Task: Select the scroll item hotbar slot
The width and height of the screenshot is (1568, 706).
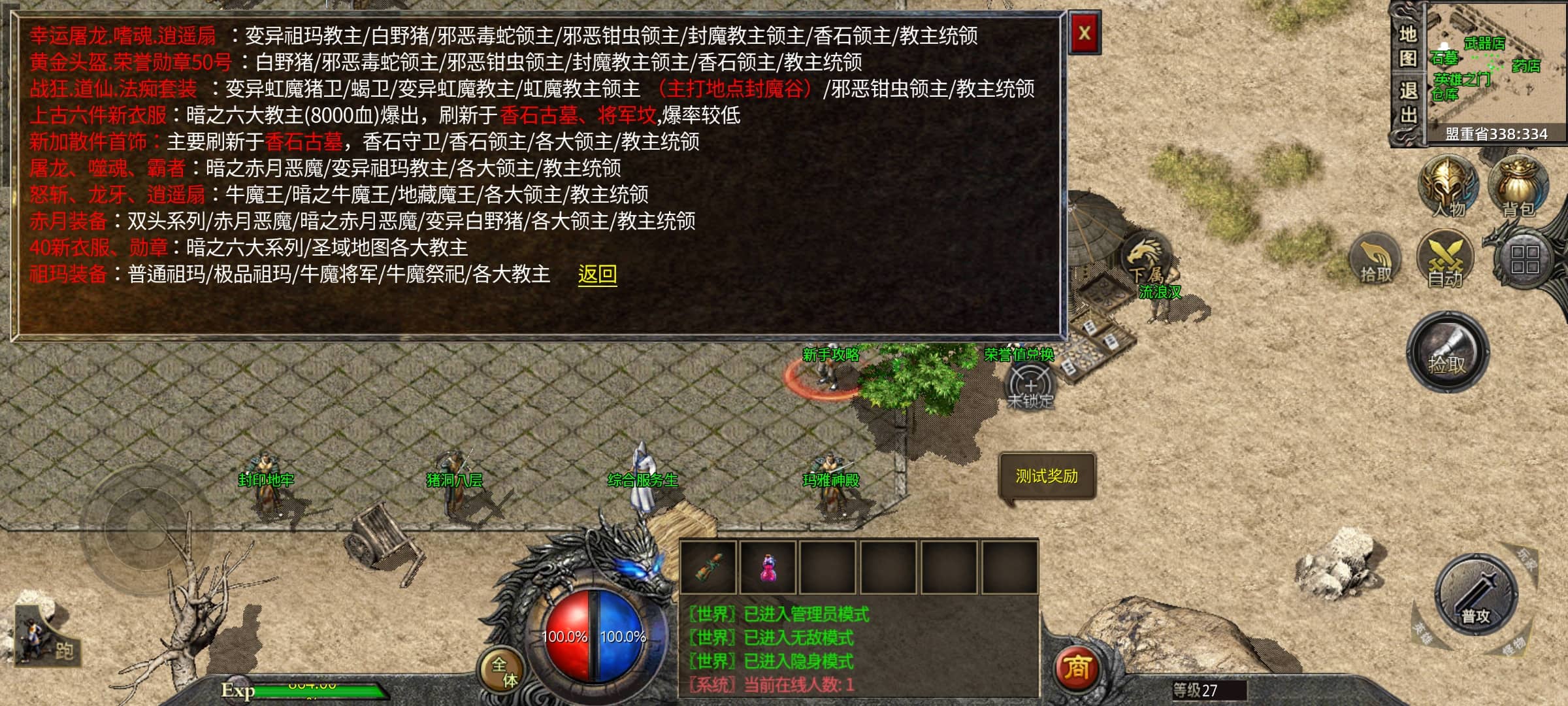Action: (x=709, y=567)
